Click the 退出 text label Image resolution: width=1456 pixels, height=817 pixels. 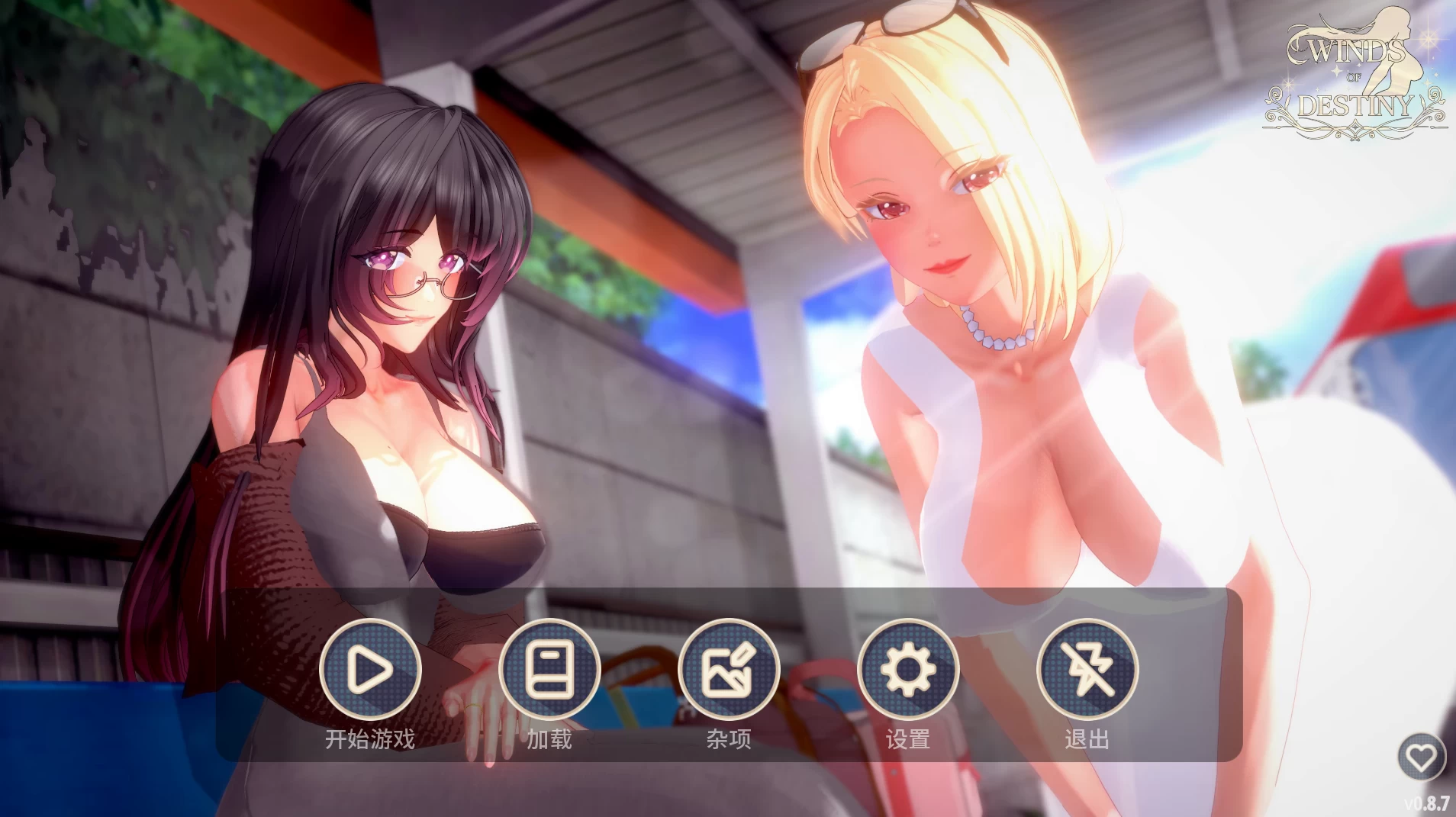tap(1087, 739)
